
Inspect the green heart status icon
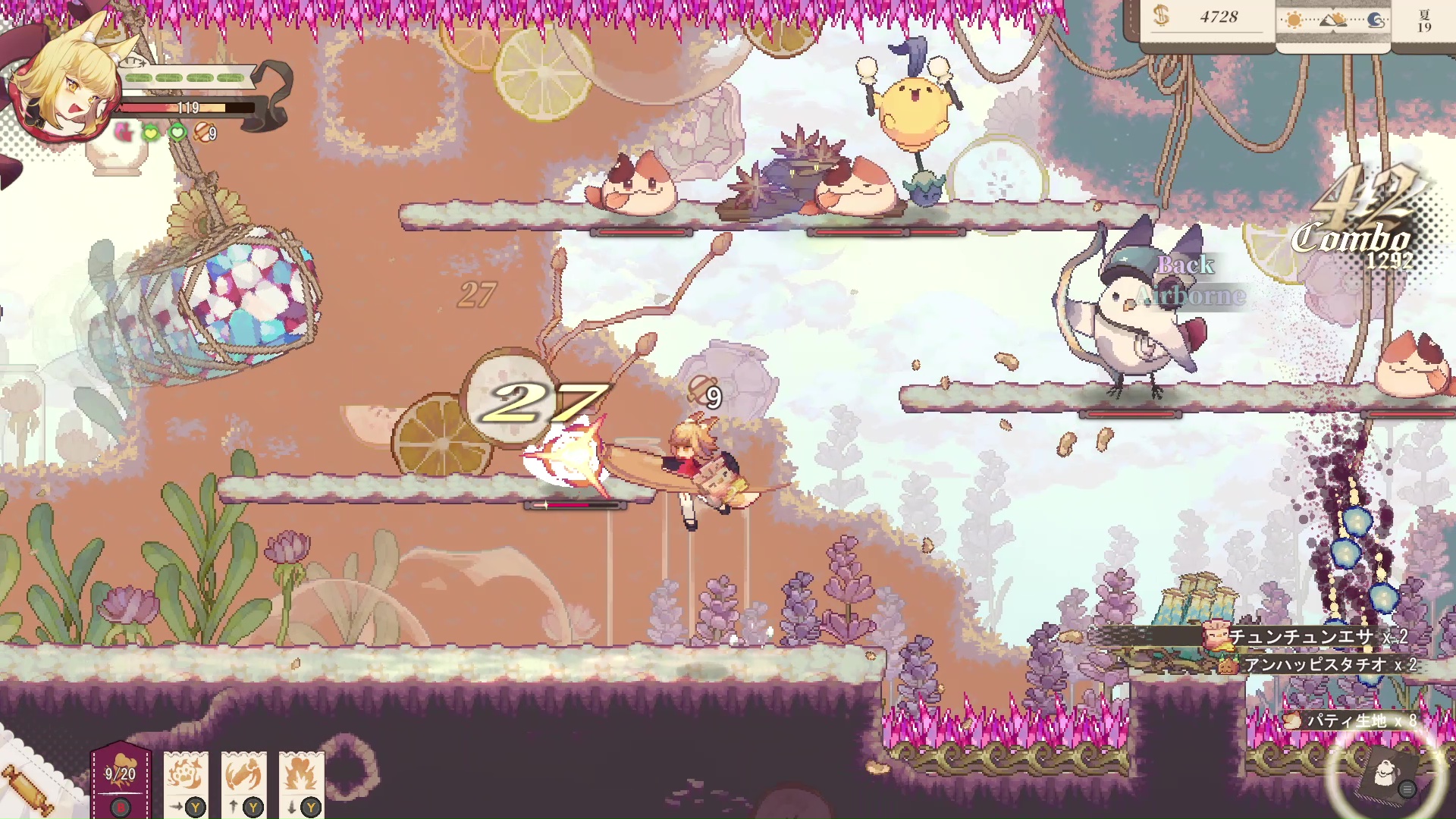tap(177, 133)
